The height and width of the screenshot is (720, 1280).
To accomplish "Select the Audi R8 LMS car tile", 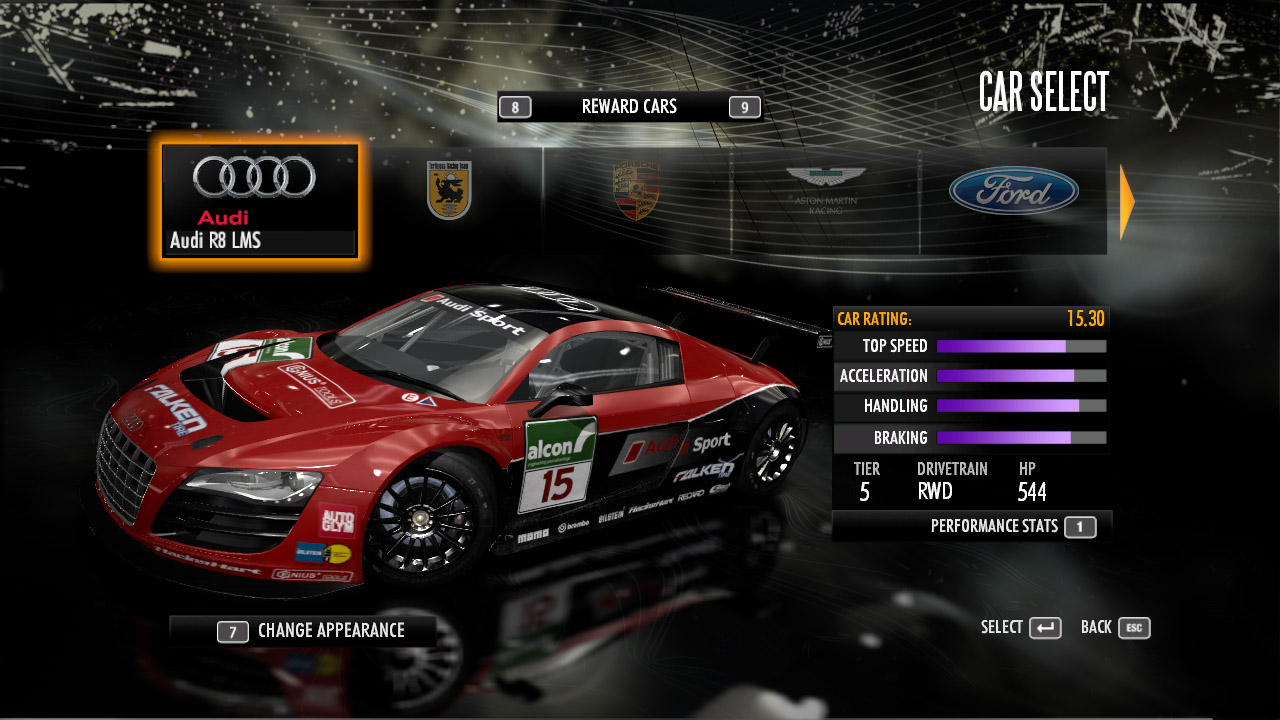I will [260, 202].
